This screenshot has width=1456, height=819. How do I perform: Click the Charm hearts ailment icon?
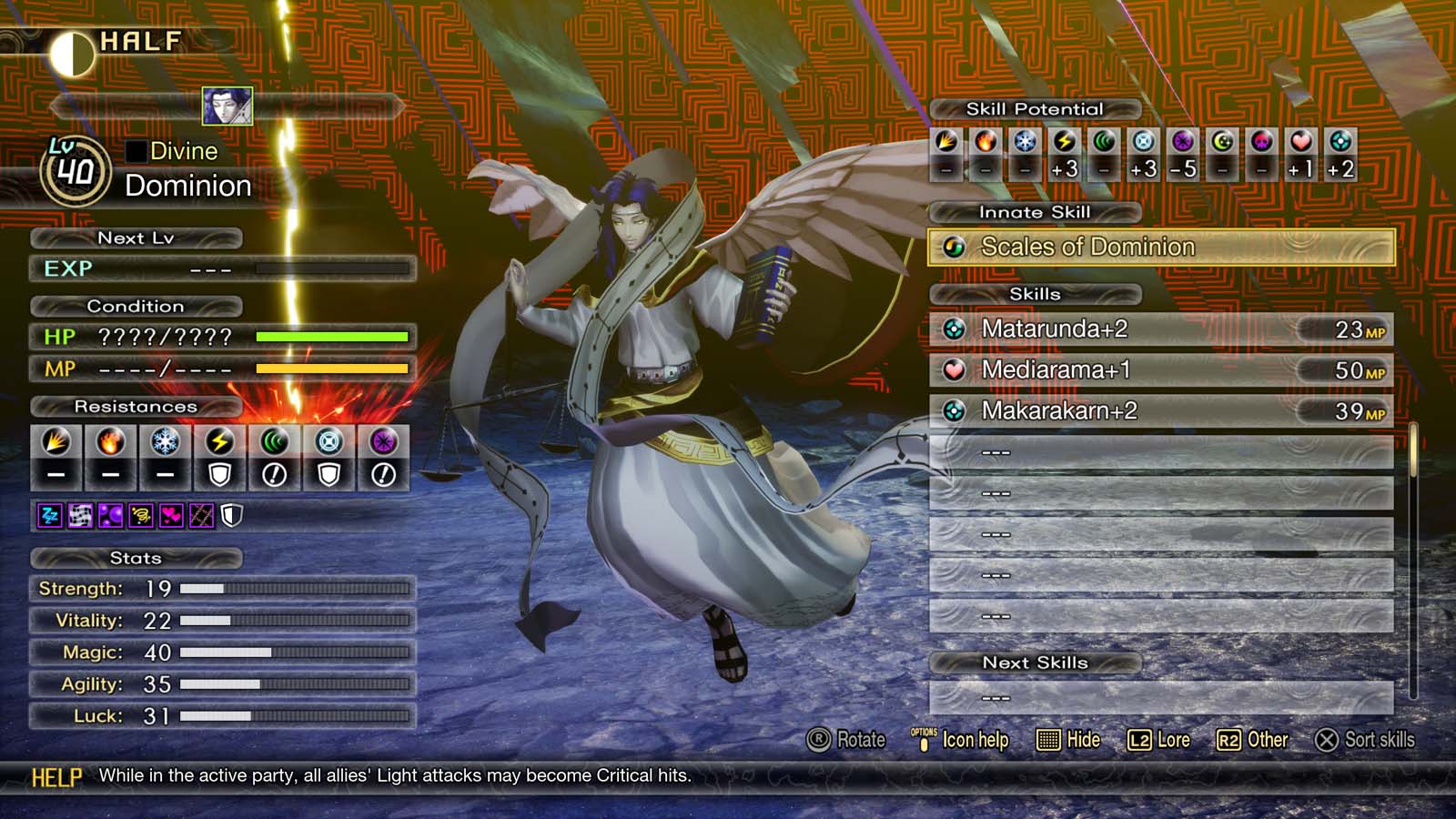click(x=171, y=515)
